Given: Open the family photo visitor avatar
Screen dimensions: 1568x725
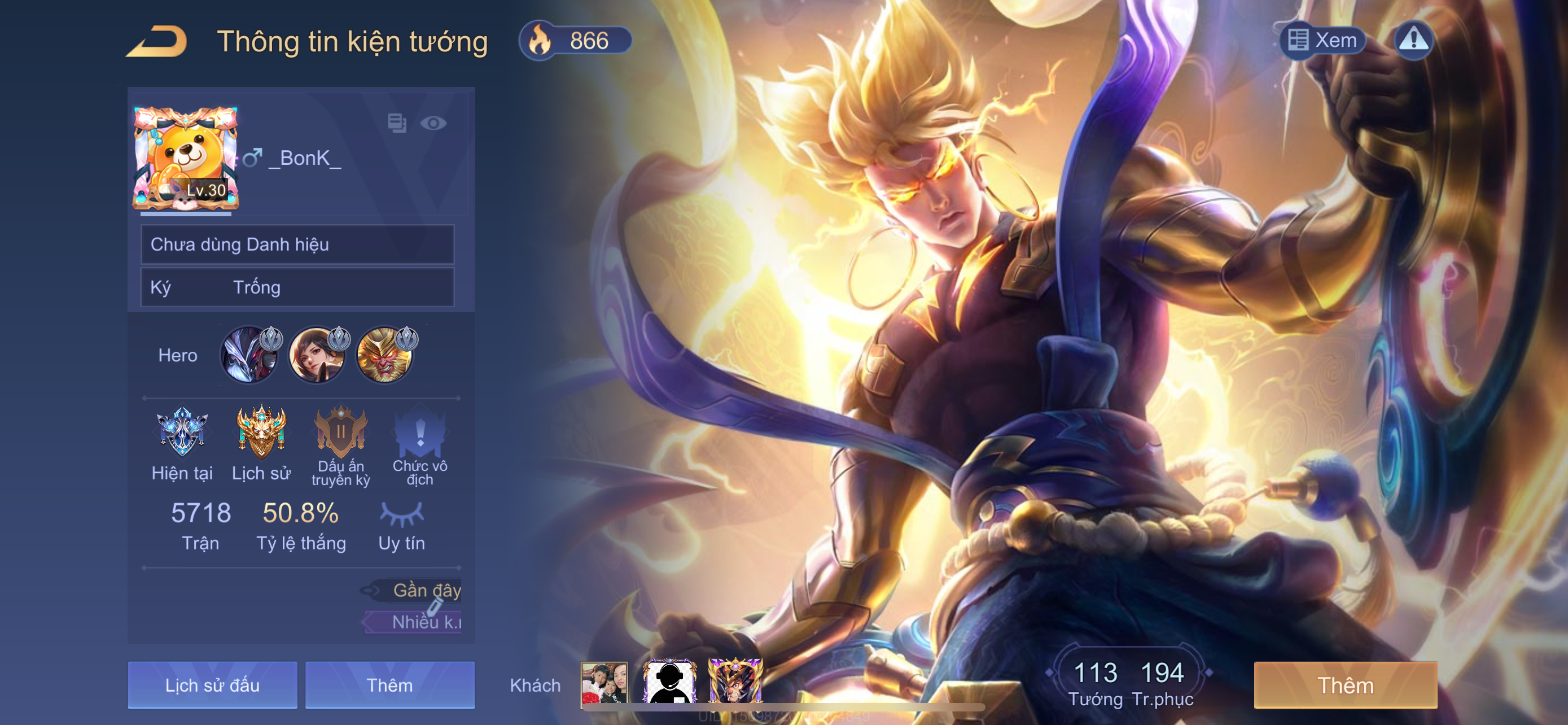Looking at the screenshot, I should (604, 683).
